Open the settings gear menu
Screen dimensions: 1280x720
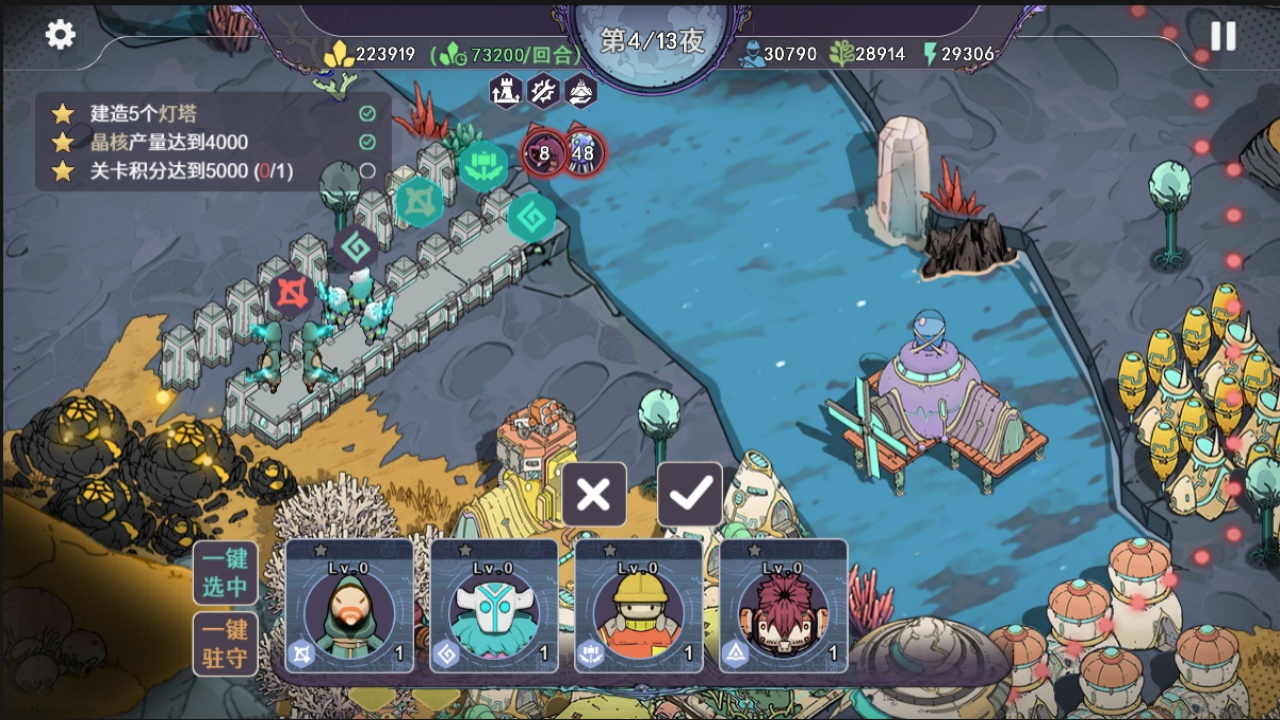coord(60,35)
